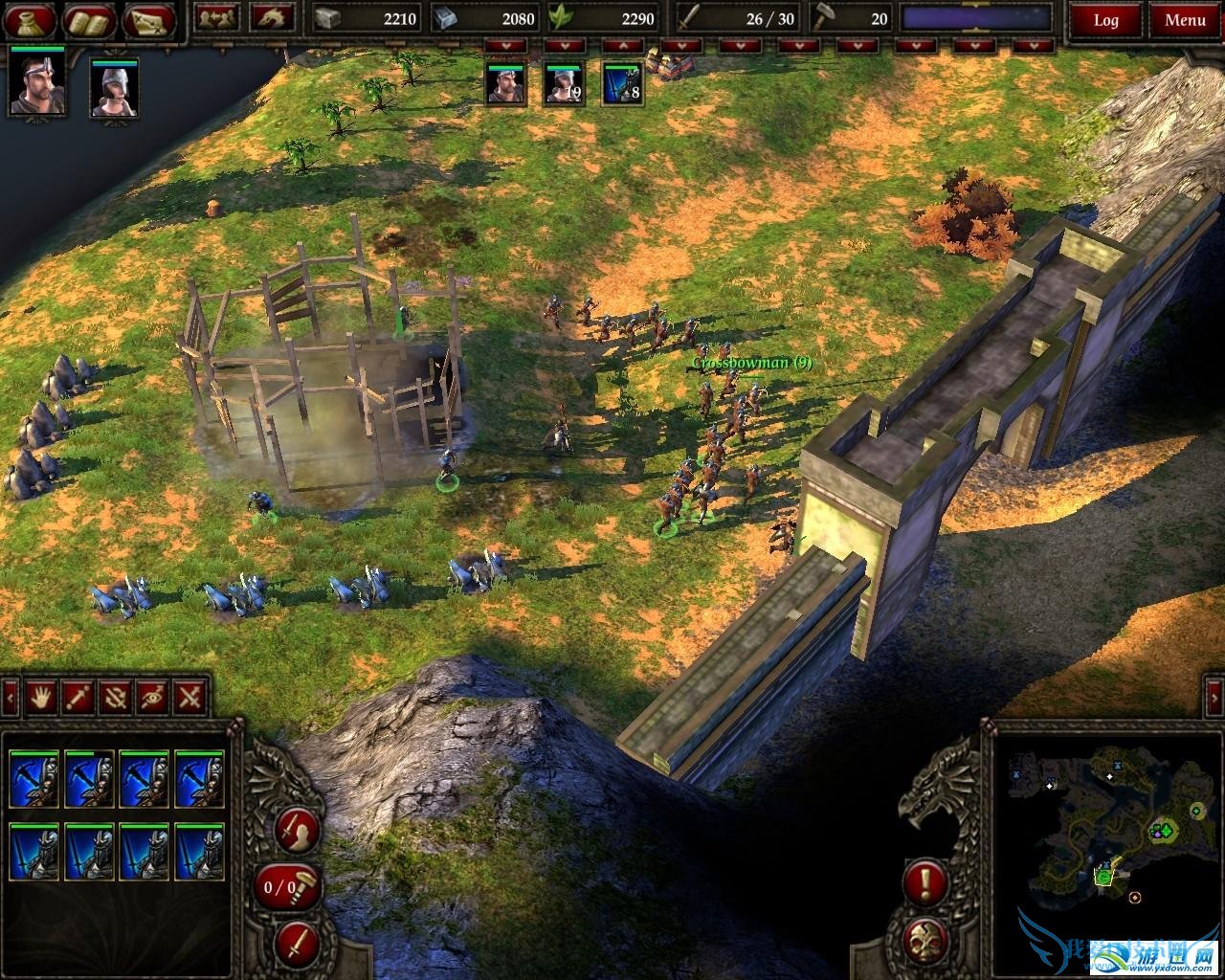Activate the eye with arrow command

click(153, 697)
